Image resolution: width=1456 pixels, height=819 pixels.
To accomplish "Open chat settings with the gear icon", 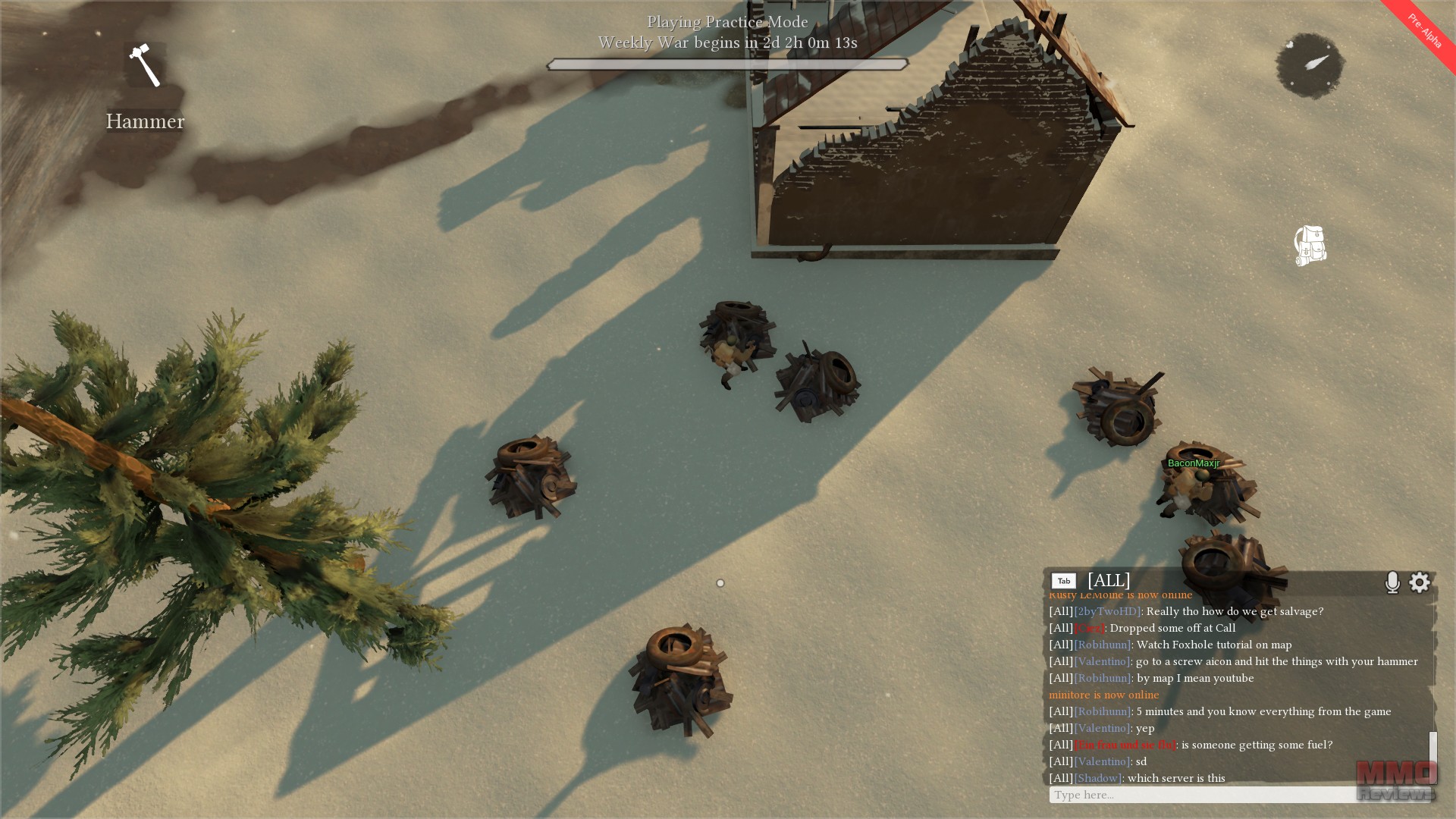I will [1420, 582].
